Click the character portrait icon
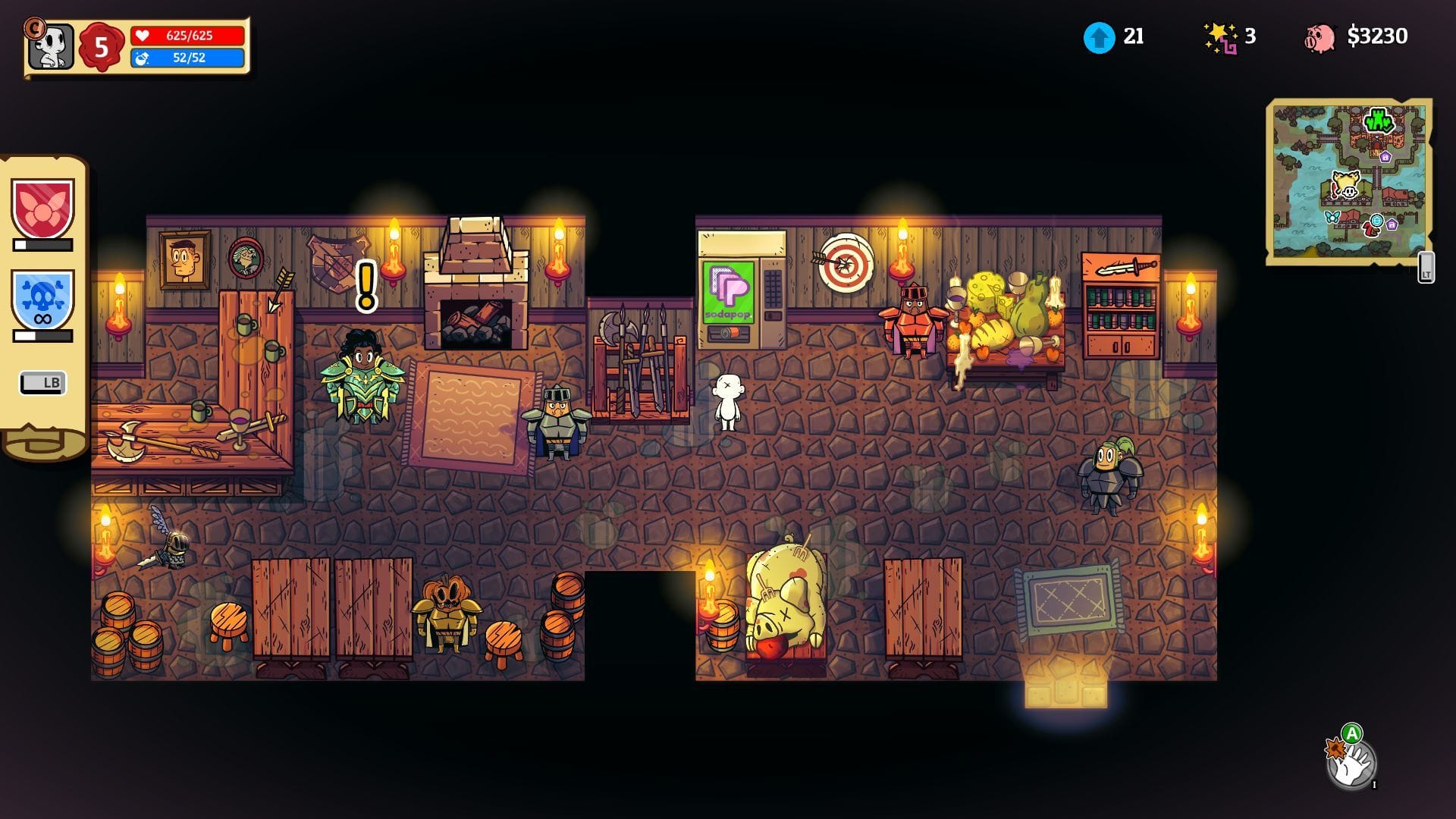The height and width of the screenshot is (819, 1456). tap(52, 46)
